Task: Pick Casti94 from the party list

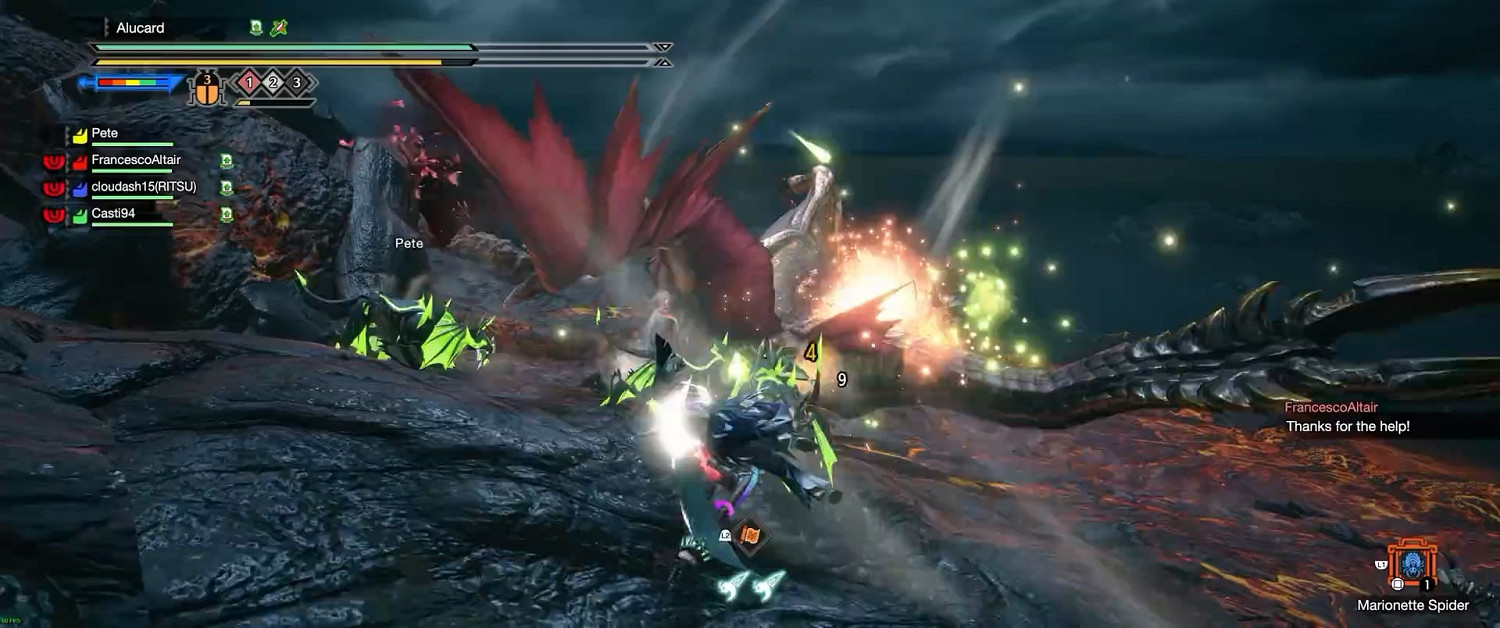Action: (x=112, y=214)
